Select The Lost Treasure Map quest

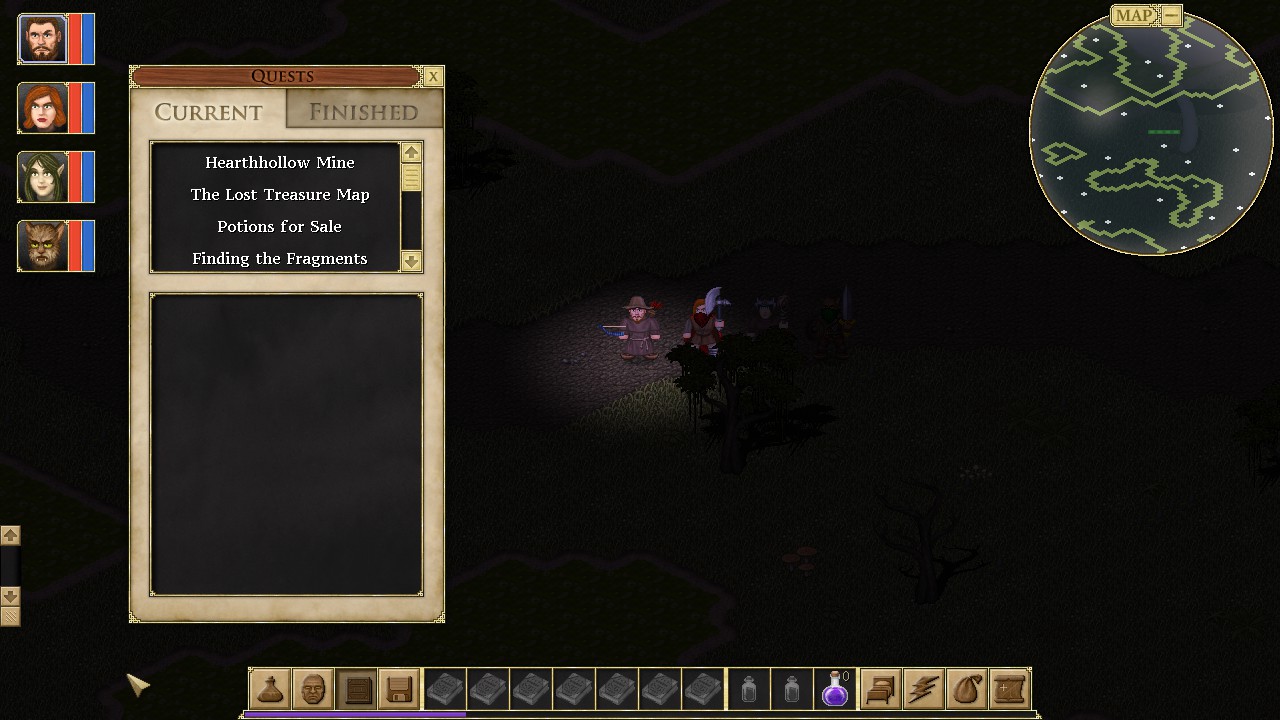click(279, 194)
